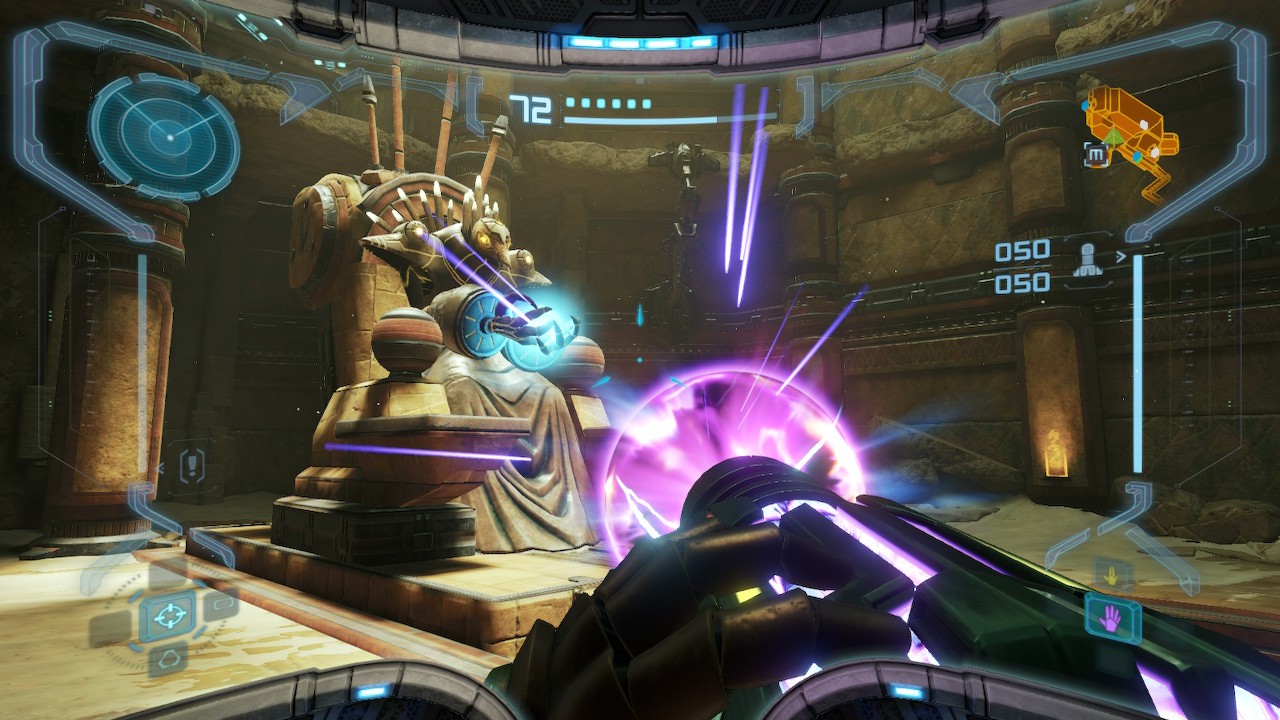Image resolution: width=1280 pixels, height=720 pixels.
Task: Activate the crosshair visor icon
Action: (169, 612)
